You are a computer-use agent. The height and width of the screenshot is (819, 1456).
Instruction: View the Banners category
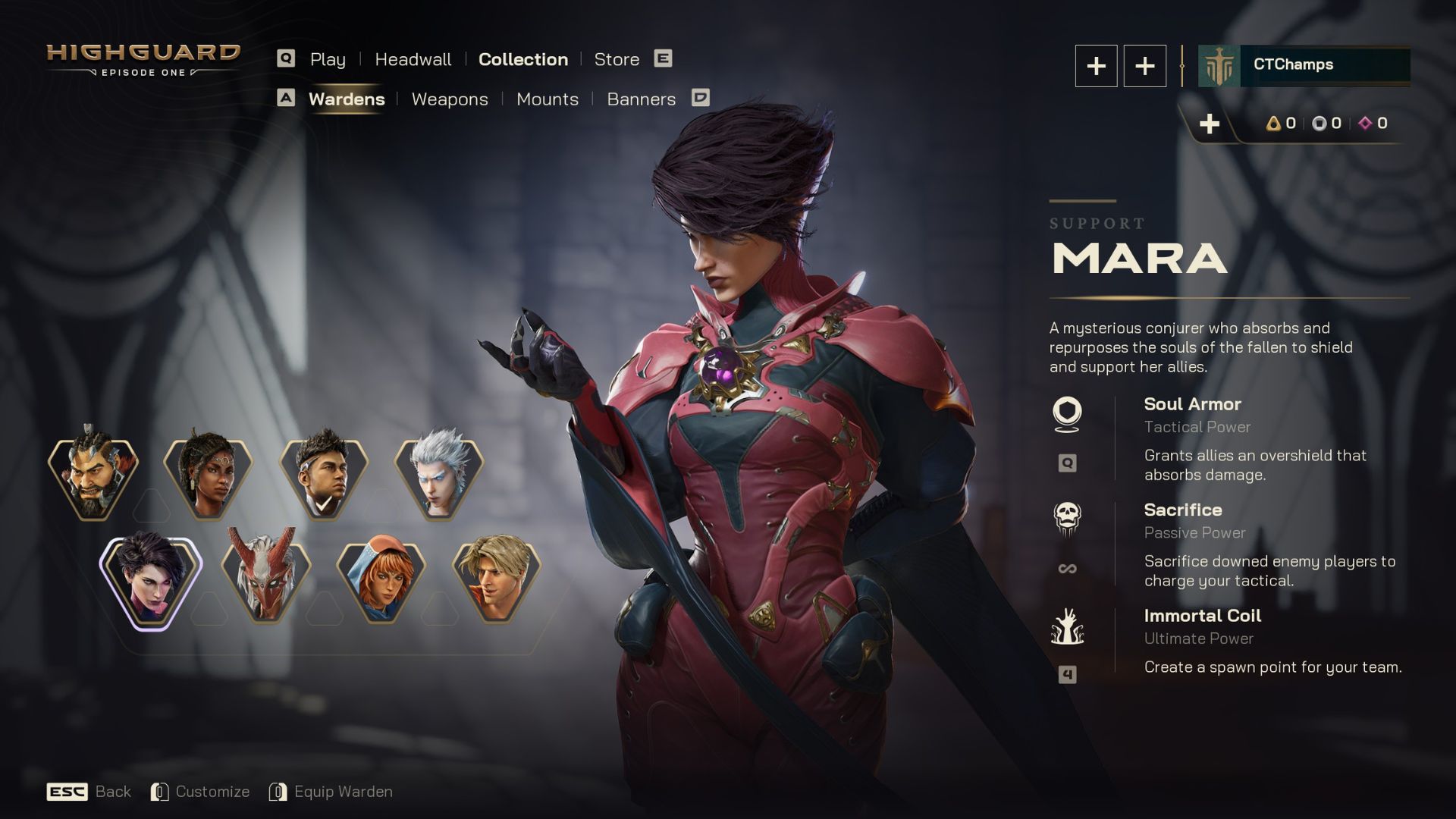click(x=641, y=99)
